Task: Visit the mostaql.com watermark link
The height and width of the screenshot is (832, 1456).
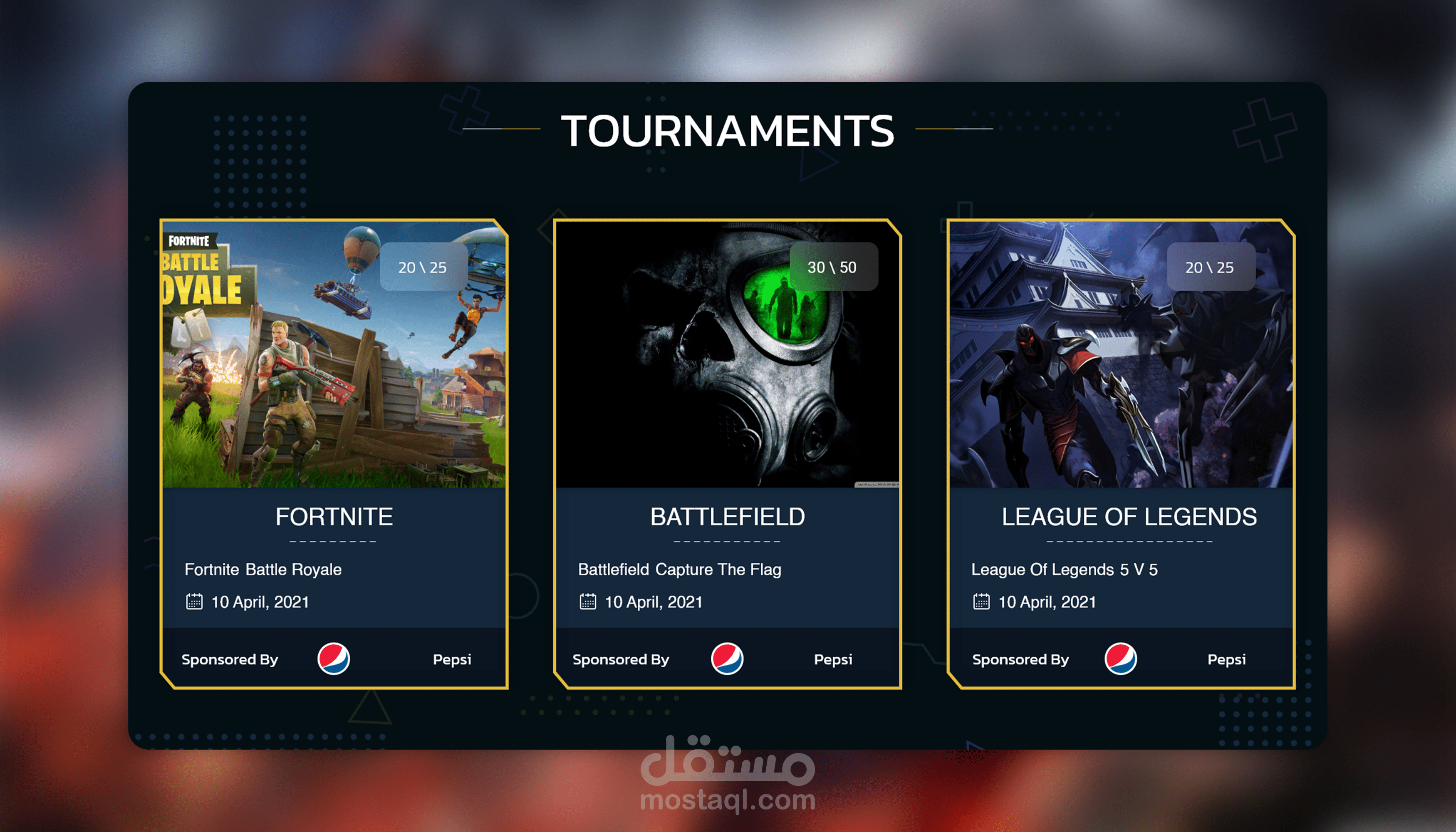Action: click(x=728, y=800)
